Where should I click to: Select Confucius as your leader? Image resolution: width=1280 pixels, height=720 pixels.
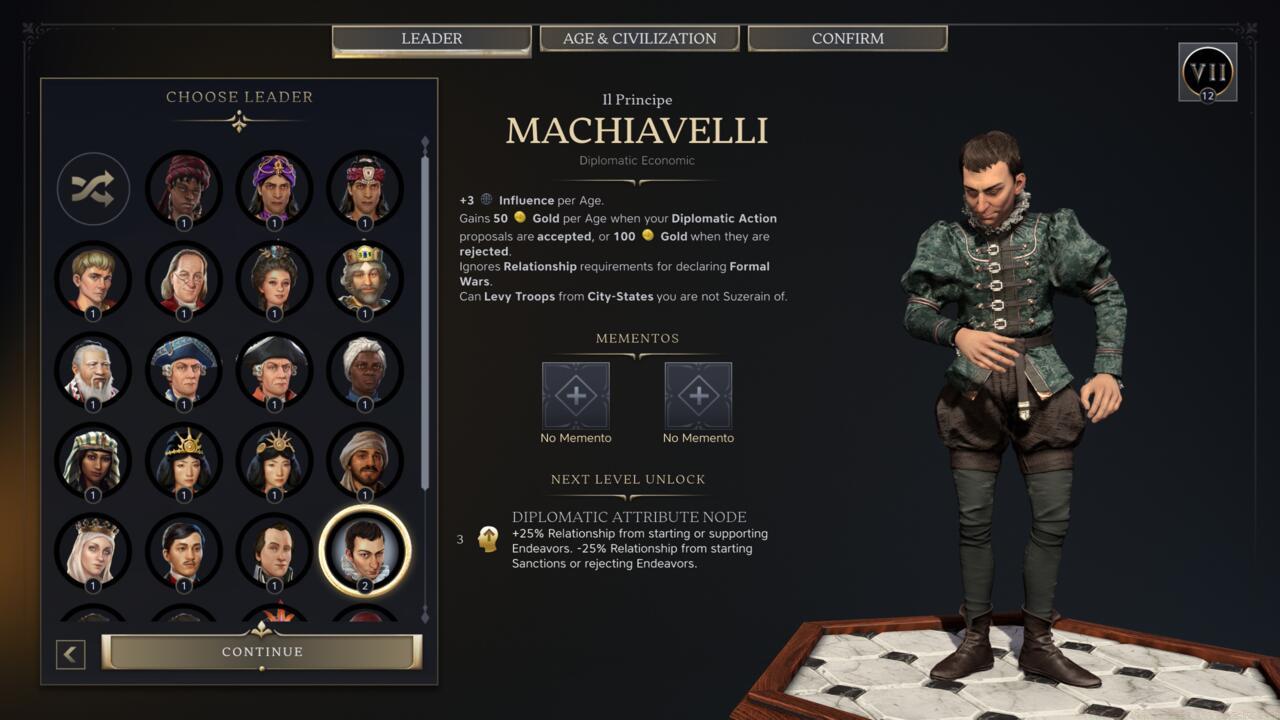coord(93,370)
